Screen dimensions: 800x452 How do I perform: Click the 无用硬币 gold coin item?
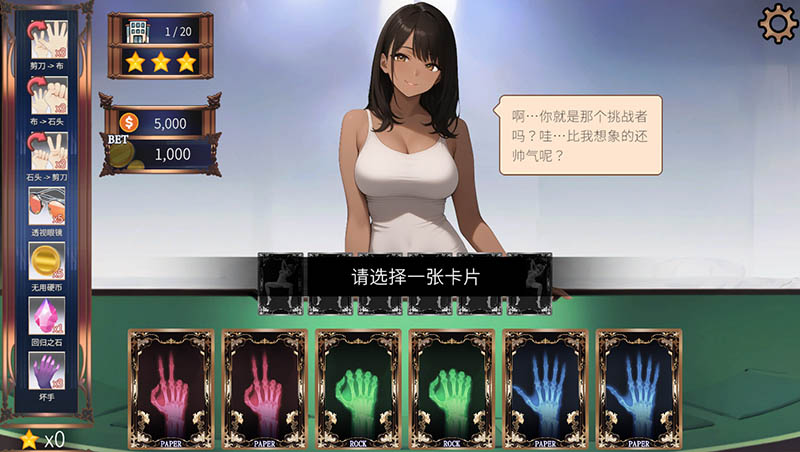click(x=47, y=260)
